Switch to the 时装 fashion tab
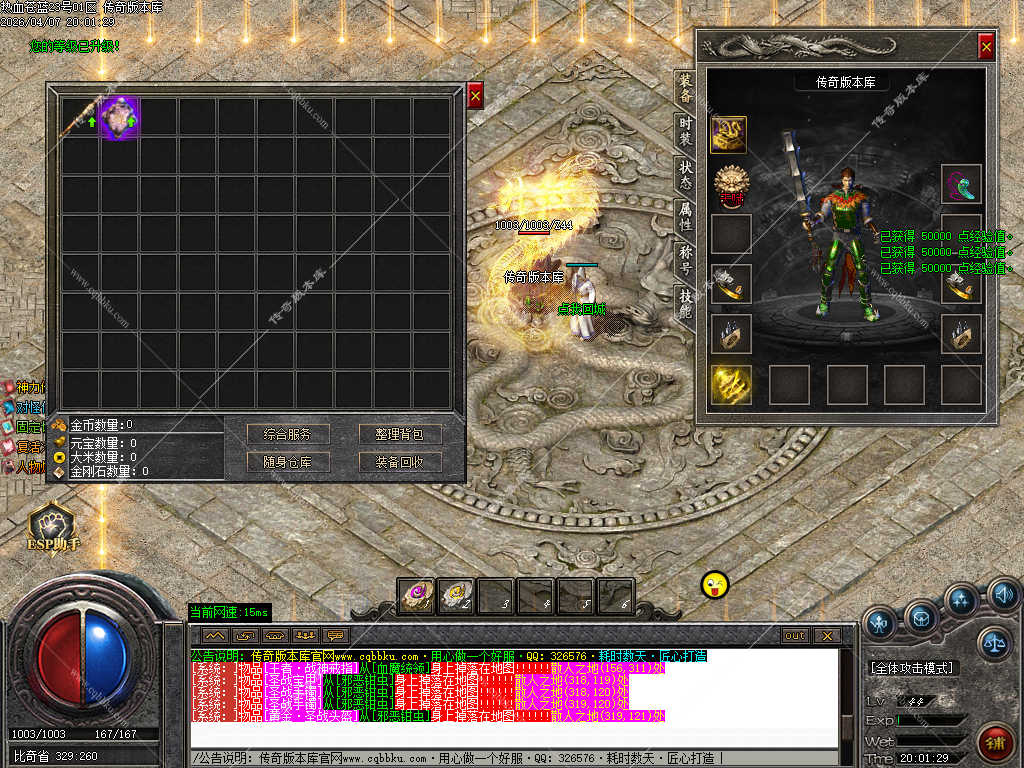 tap(685, 129)
